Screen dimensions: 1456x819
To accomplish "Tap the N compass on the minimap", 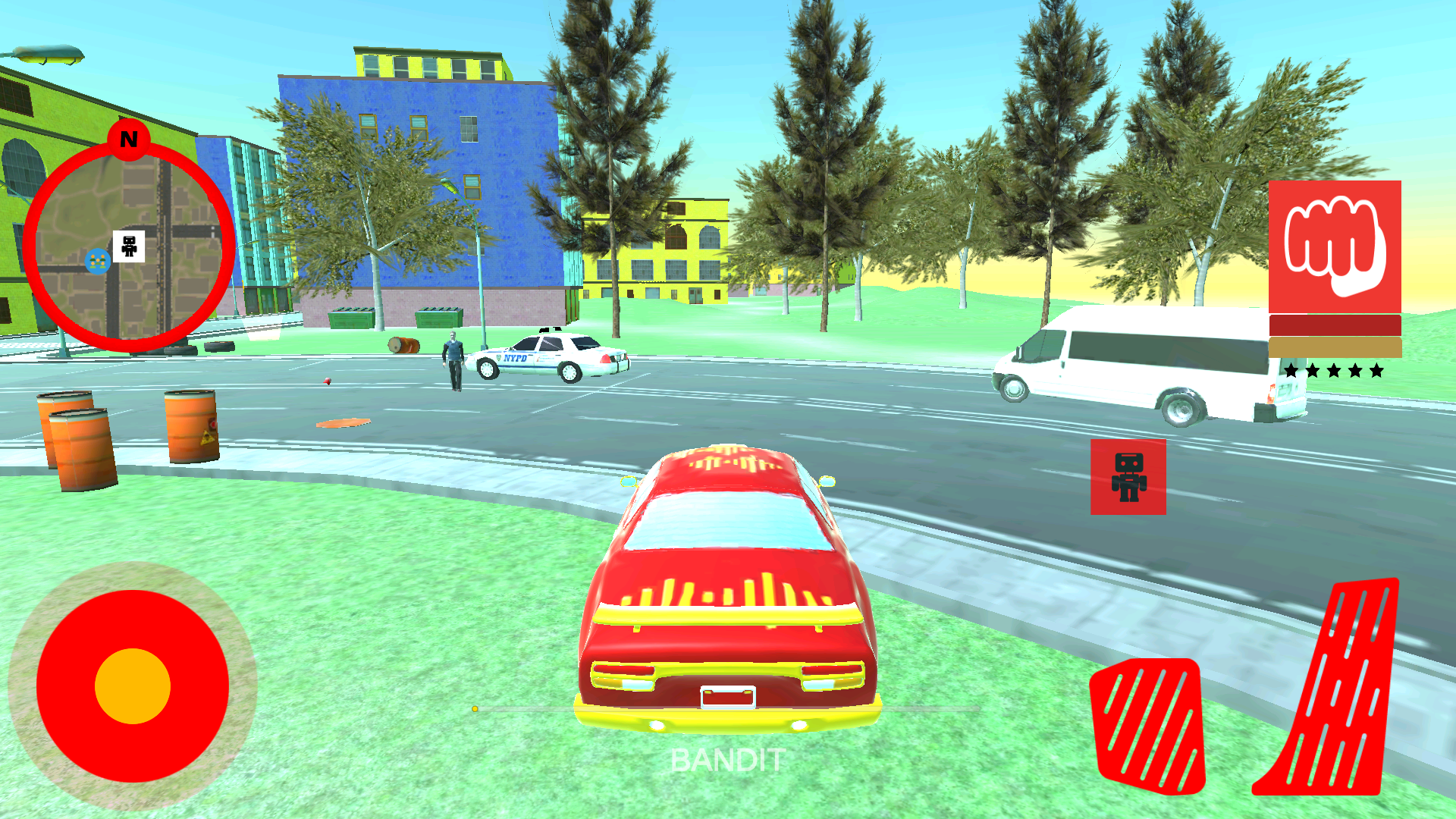I will click(x=128, y=139).
